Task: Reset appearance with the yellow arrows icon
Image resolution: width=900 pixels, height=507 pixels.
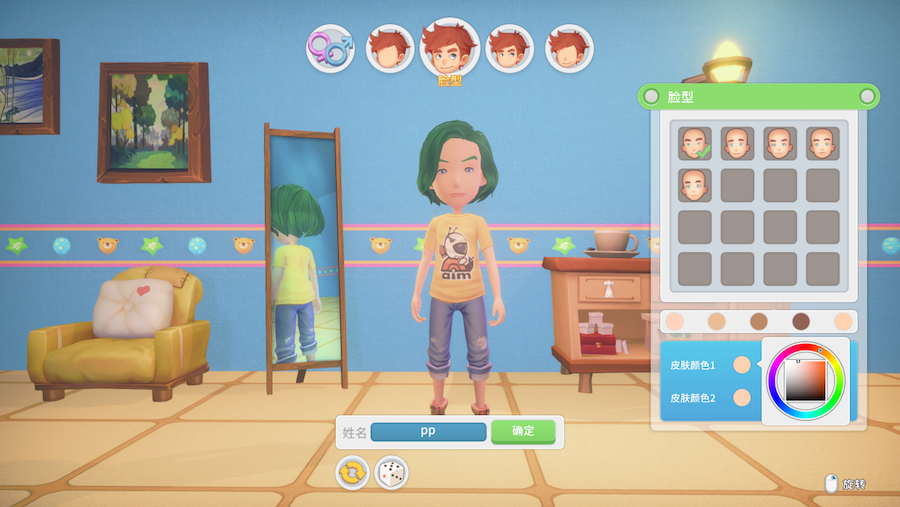Action: pyautogui.click(x=352, y=472)
